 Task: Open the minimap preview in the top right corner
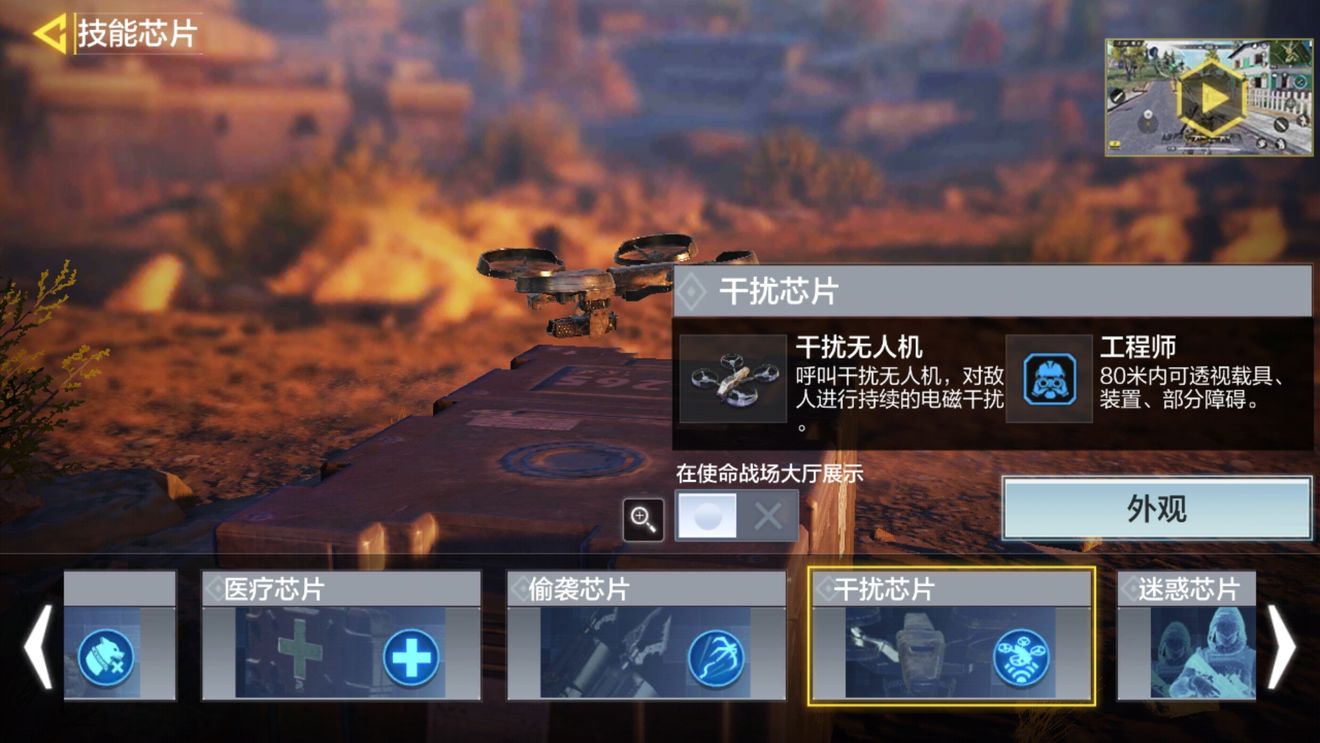[x=1211, y=96]
